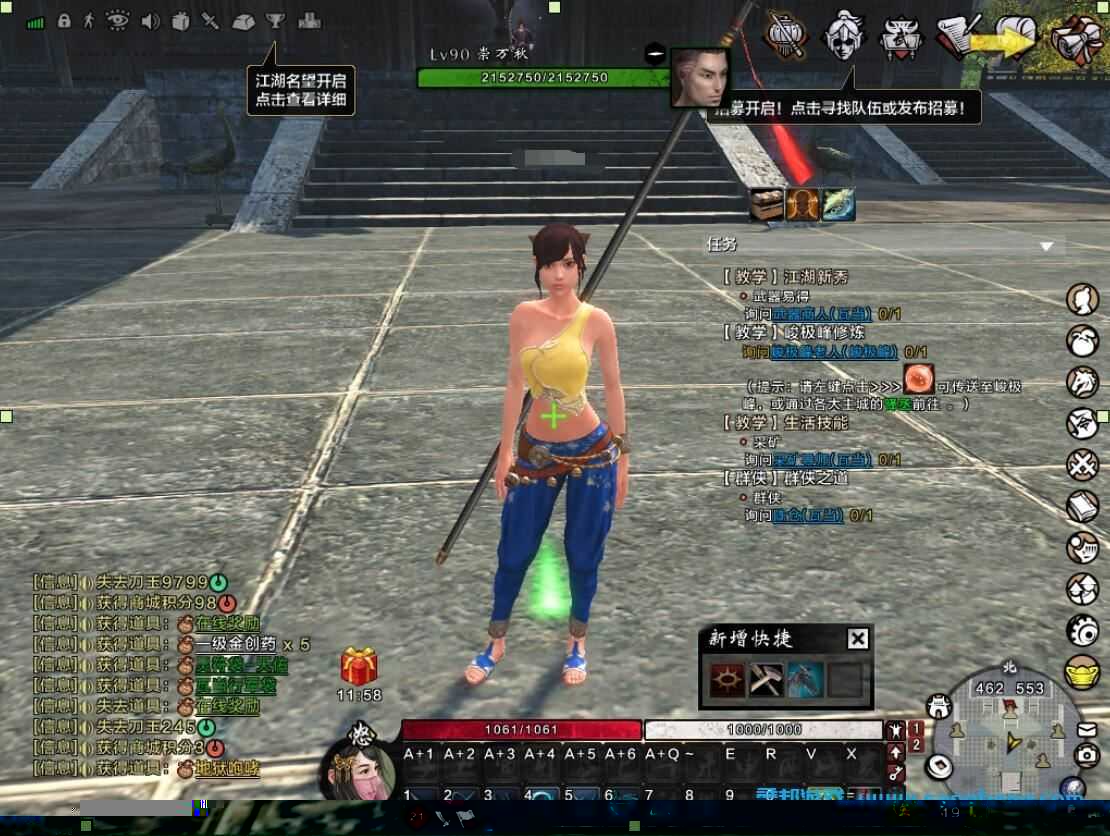Open the trophy reputation icon in the top bar
This screenshot has height=836, width=1110.
[x=275, y=21]
